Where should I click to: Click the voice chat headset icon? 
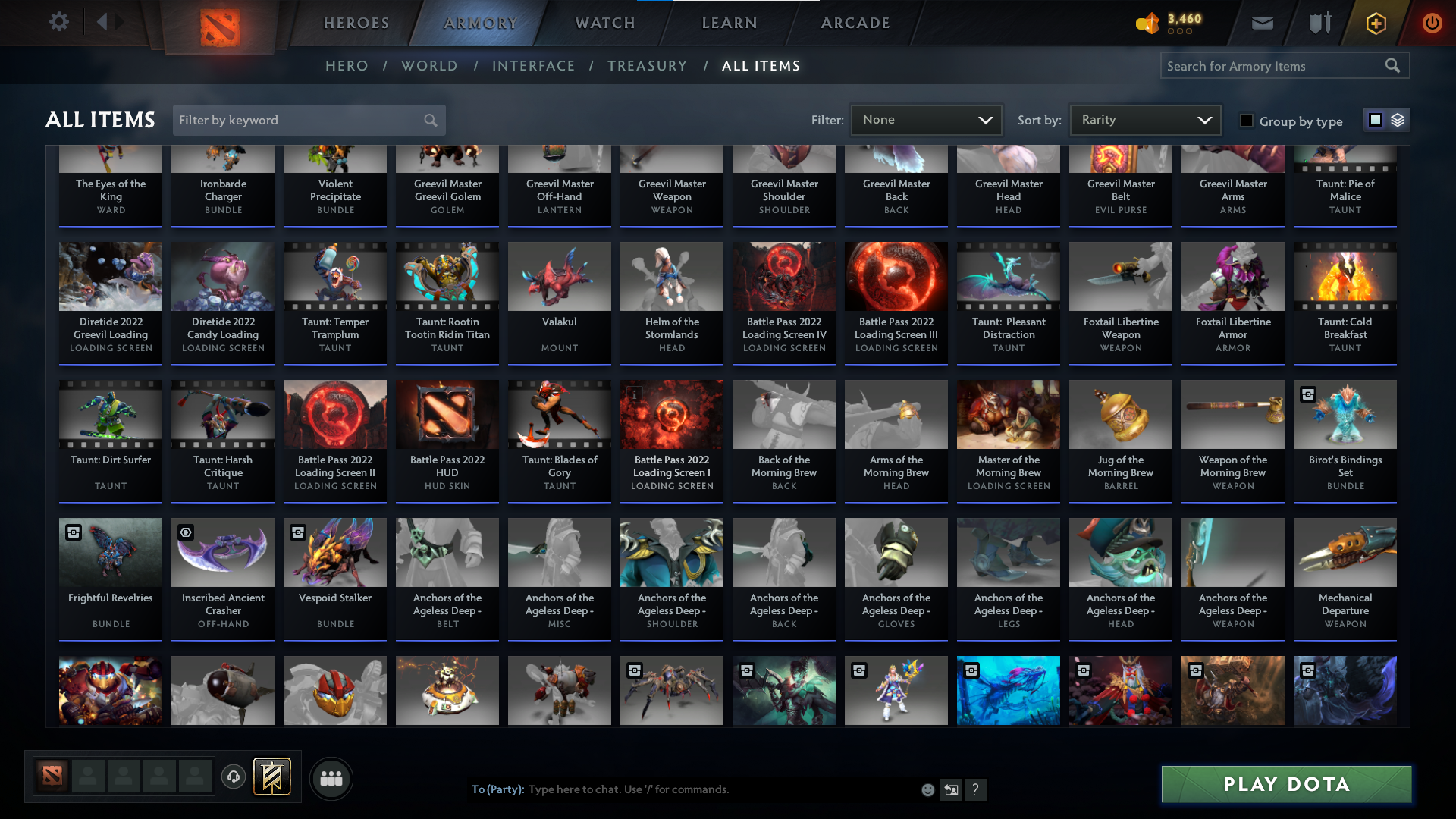tap(233, 777)
